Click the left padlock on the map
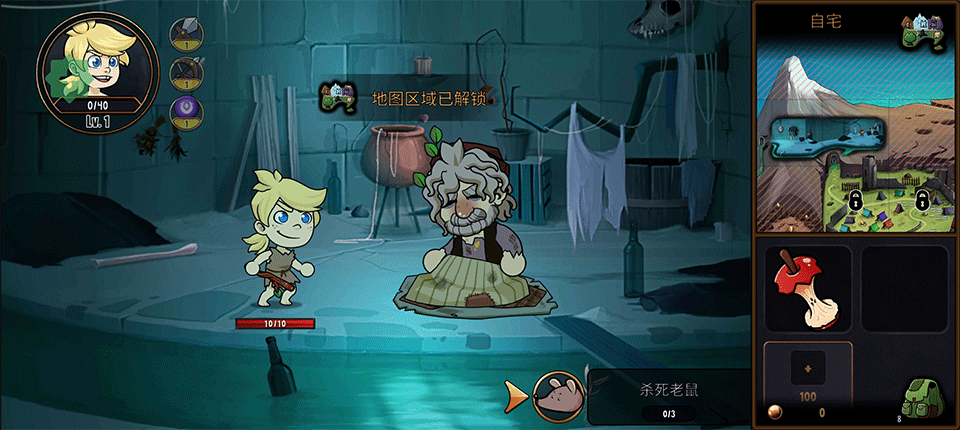The width and height of the screenshot is (960, 430). click(x=856, y=200)
